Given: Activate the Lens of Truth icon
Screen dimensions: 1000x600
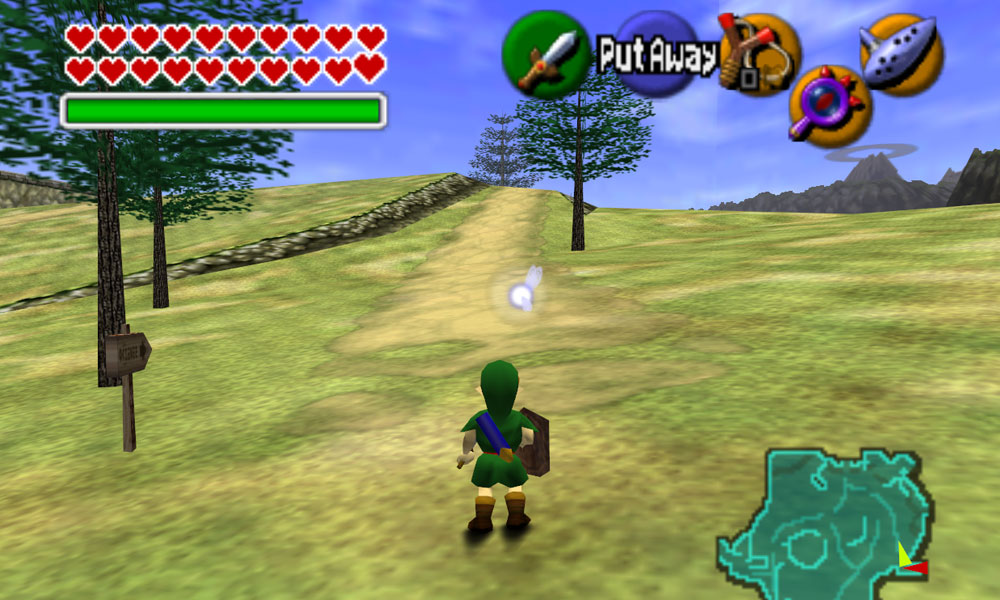Looking at the screenshot, I should click(x=830, y=106).
